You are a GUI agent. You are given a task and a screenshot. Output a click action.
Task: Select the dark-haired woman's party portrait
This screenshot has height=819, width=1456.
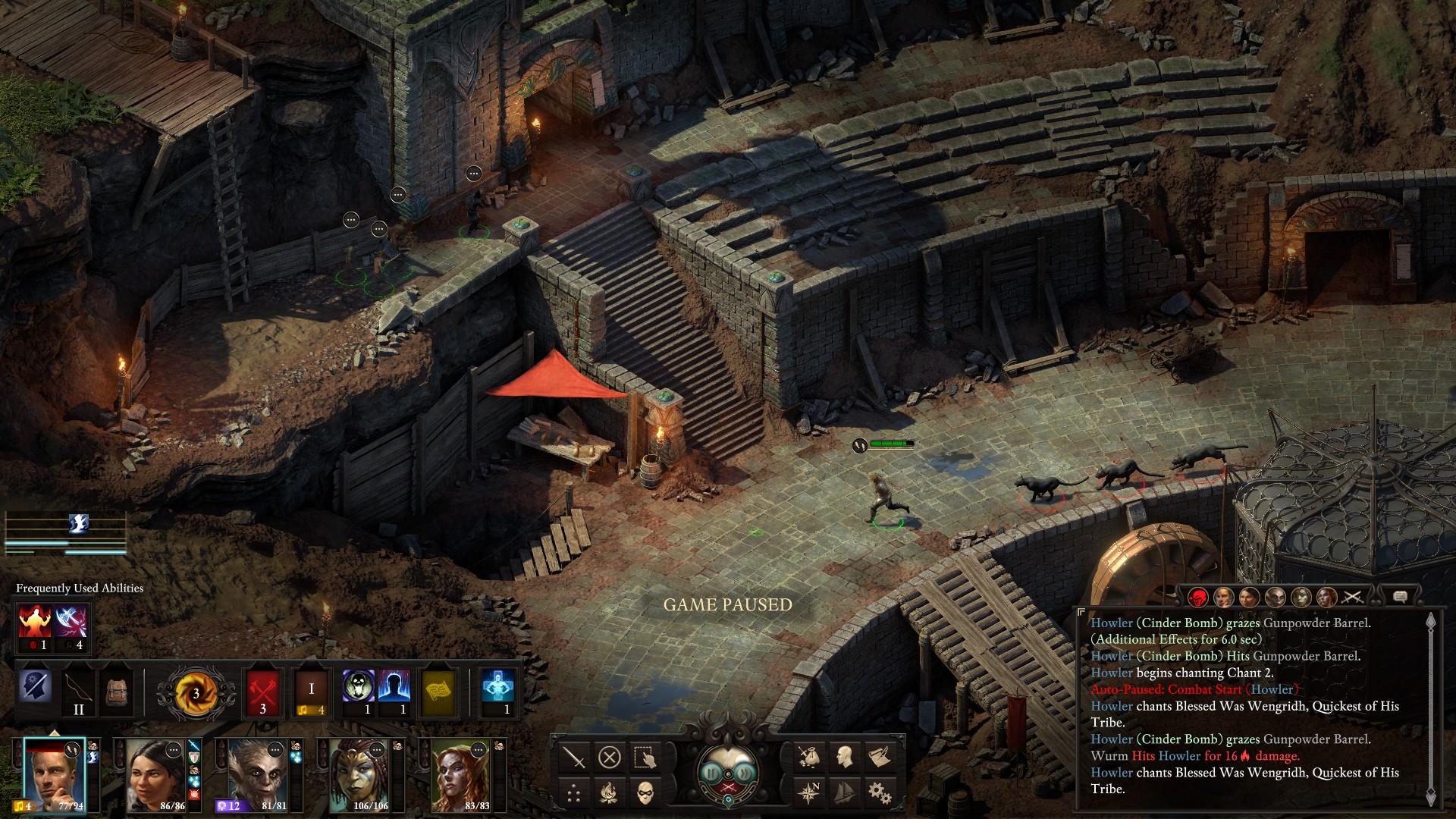(155, 775)
